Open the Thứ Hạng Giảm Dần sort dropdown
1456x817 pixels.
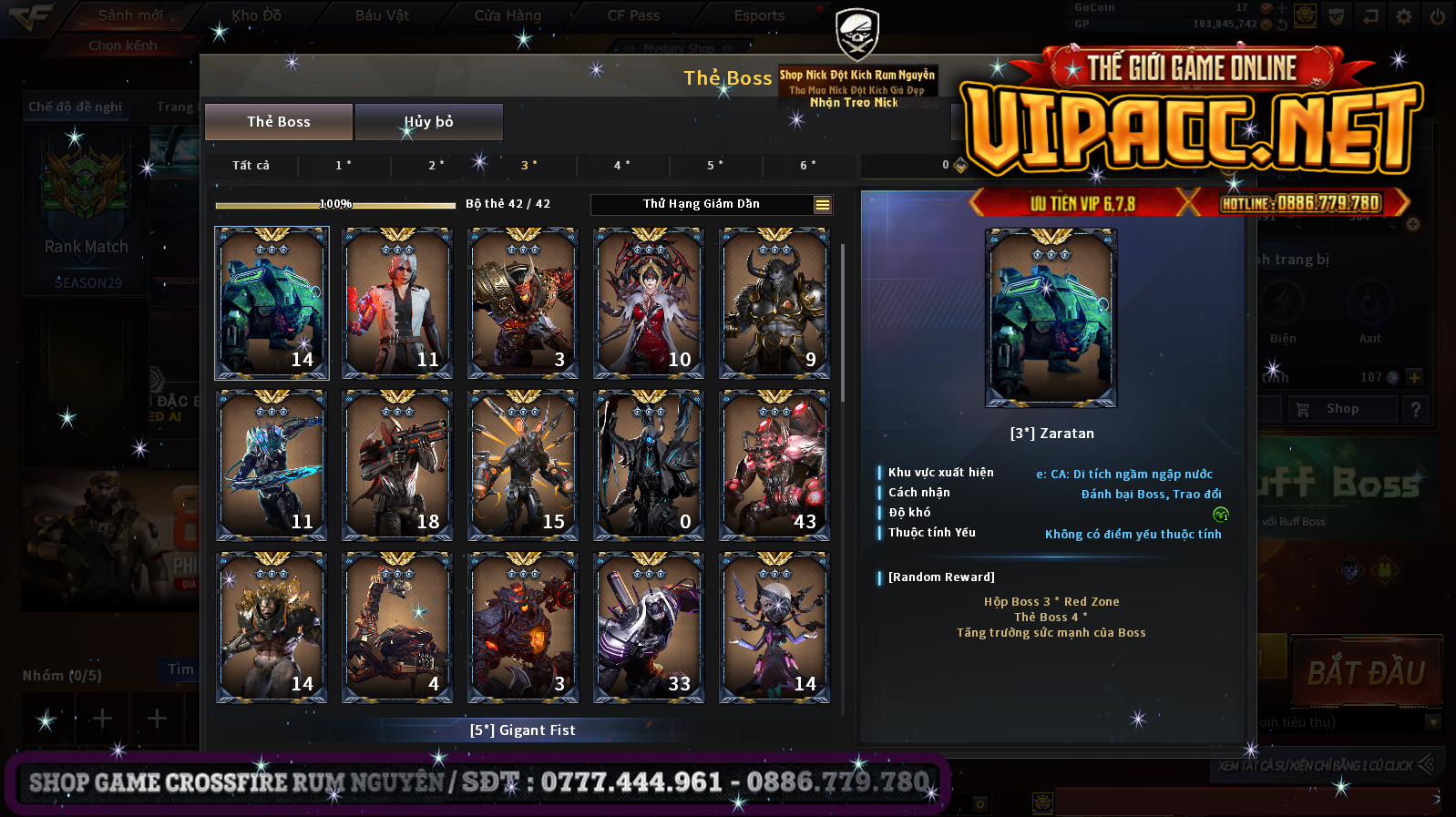point(822,205)
